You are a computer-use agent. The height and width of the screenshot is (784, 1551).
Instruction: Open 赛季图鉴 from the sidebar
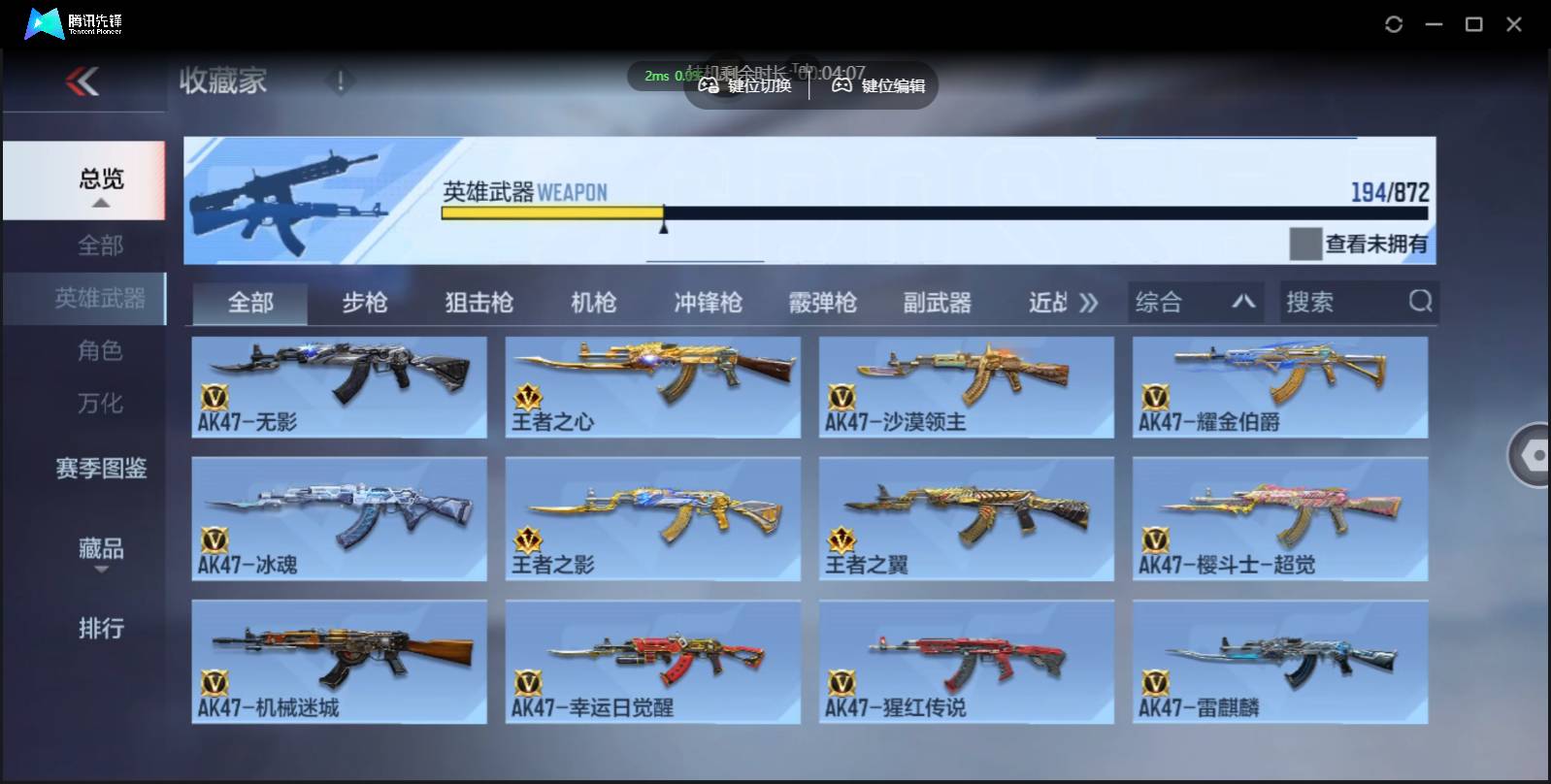point(100,469)
